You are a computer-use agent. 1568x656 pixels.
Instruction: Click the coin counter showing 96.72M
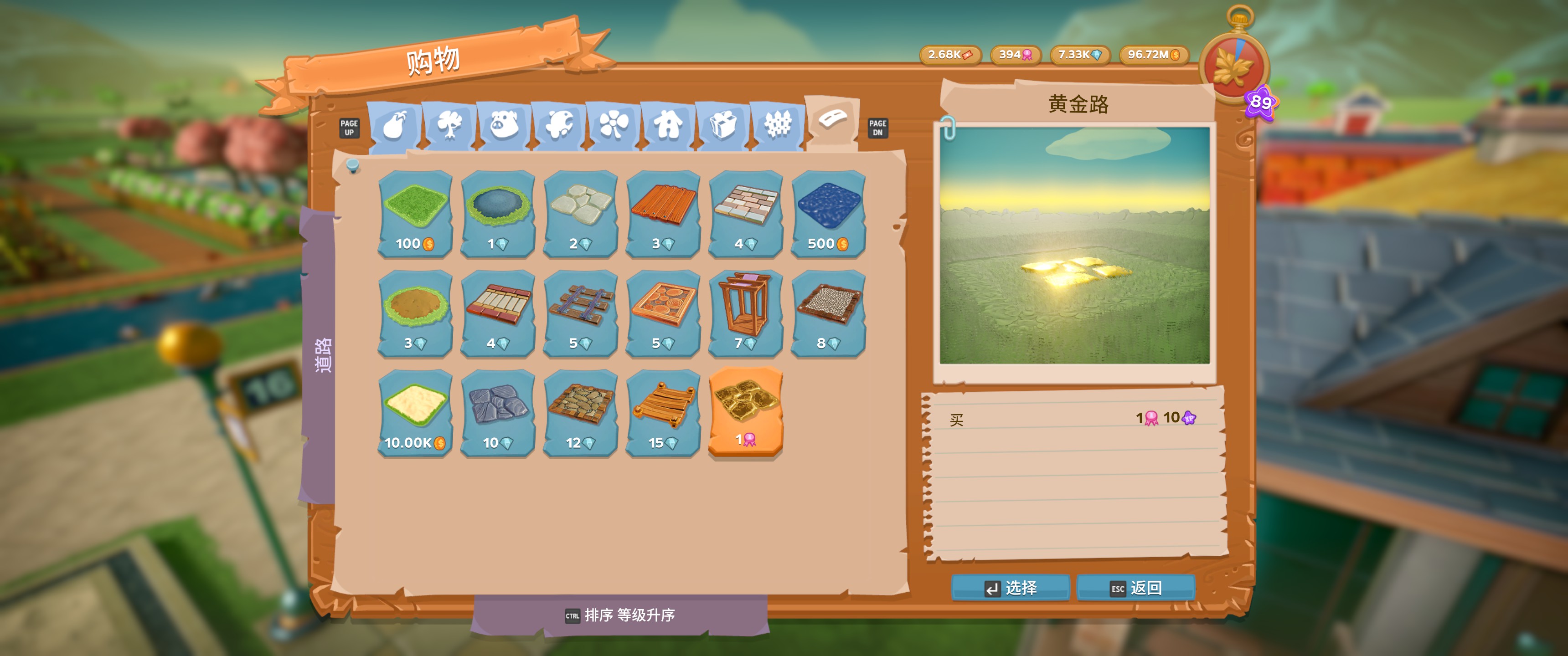1152,55
